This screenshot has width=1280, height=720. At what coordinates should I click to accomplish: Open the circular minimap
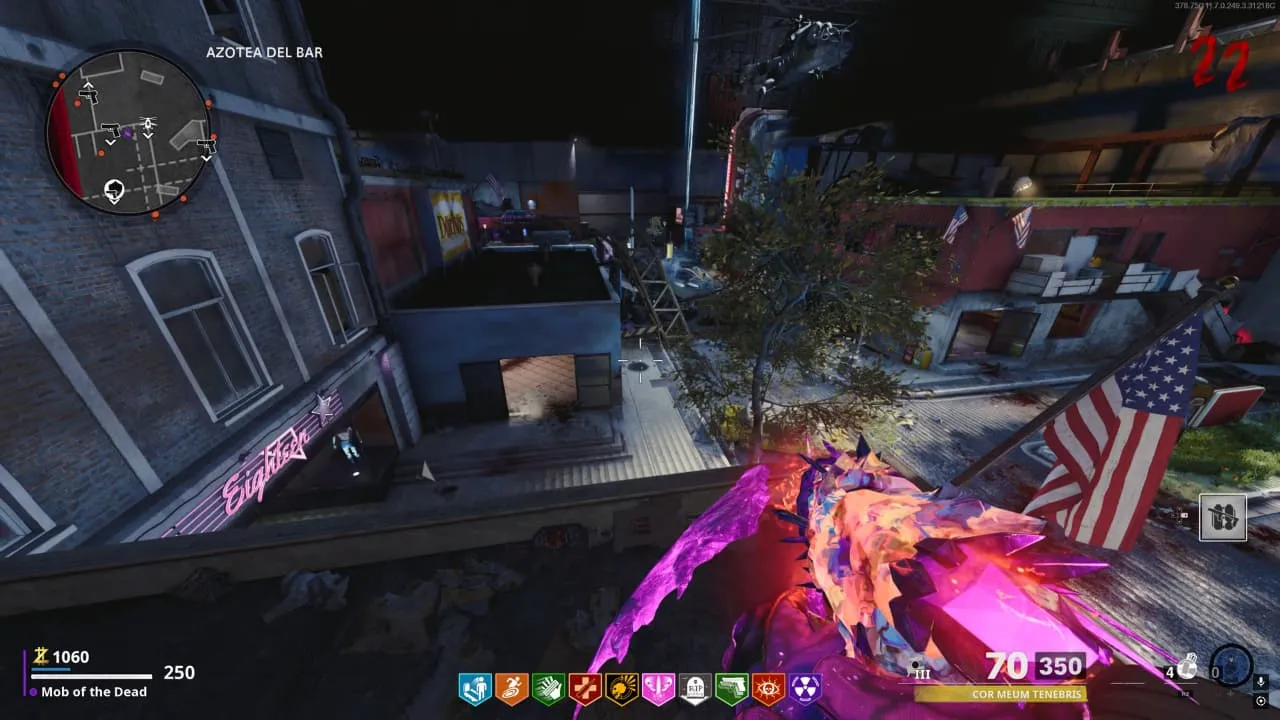(127, 133)
